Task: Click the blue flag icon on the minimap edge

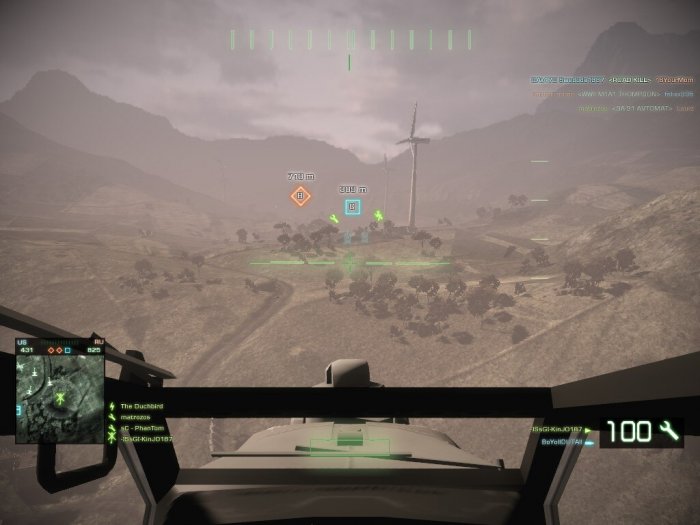Action: (18, 409)
